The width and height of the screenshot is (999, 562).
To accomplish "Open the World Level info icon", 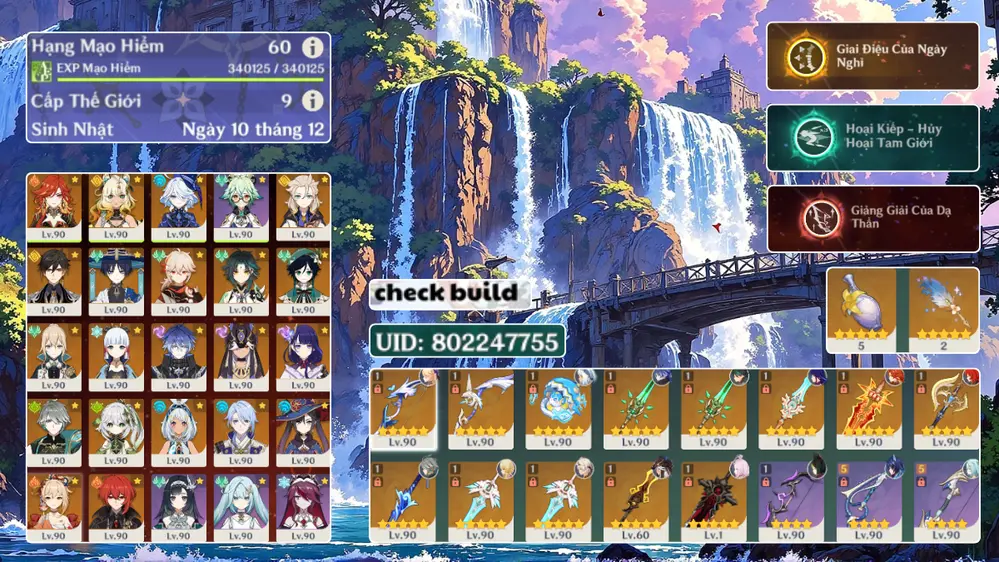I will click(x=313, y=101).
